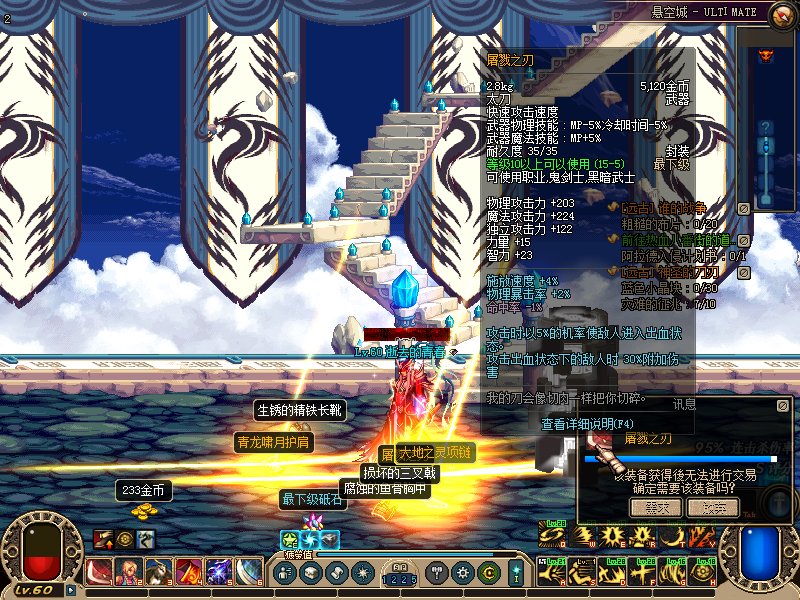Close the loot roll dialog

coord(783,406)
